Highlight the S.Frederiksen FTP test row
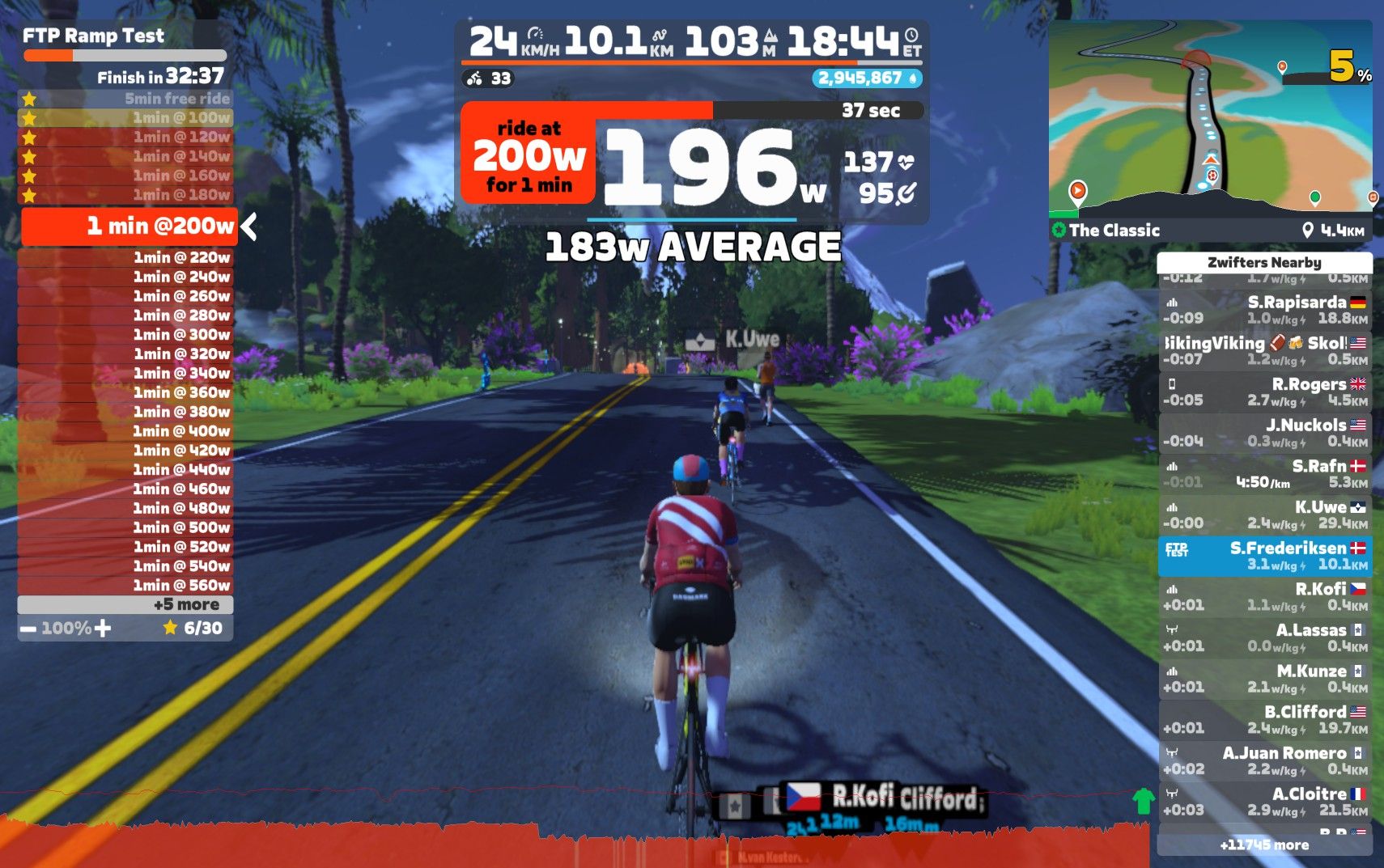This screenshot has height=868, width=1384. pos(1264,556)
